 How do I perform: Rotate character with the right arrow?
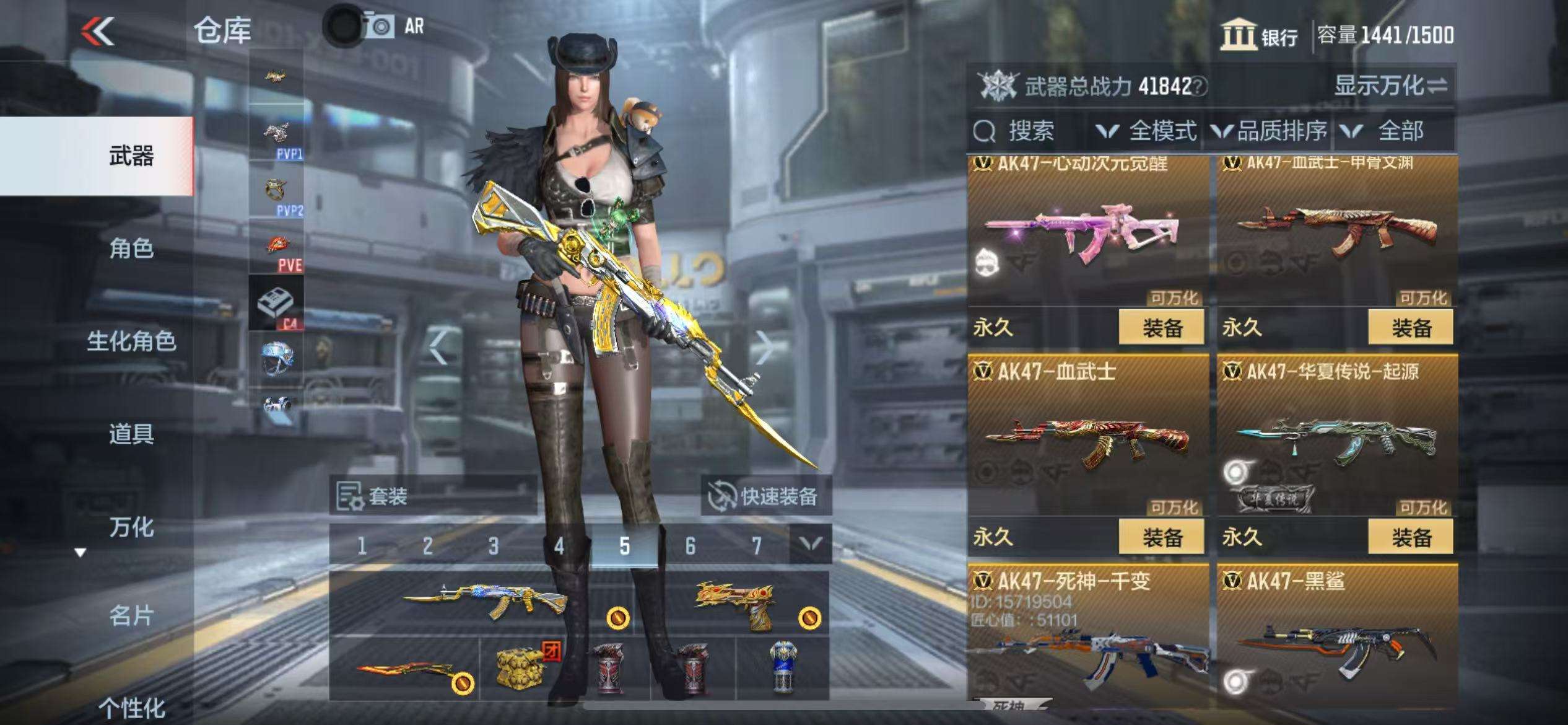[764, 348]
